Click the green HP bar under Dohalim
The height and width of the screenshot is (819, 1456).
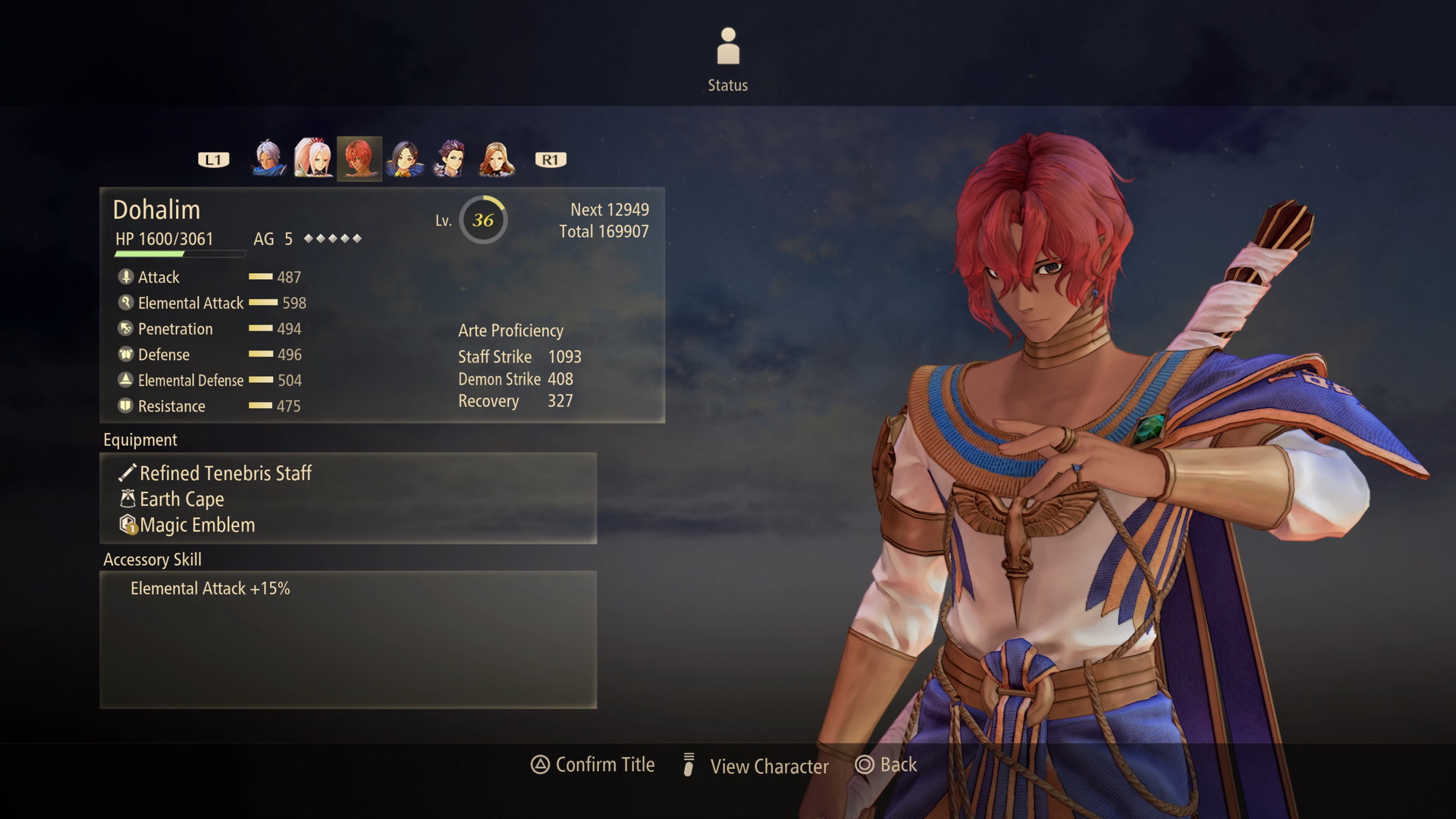[x=152, y=253]
